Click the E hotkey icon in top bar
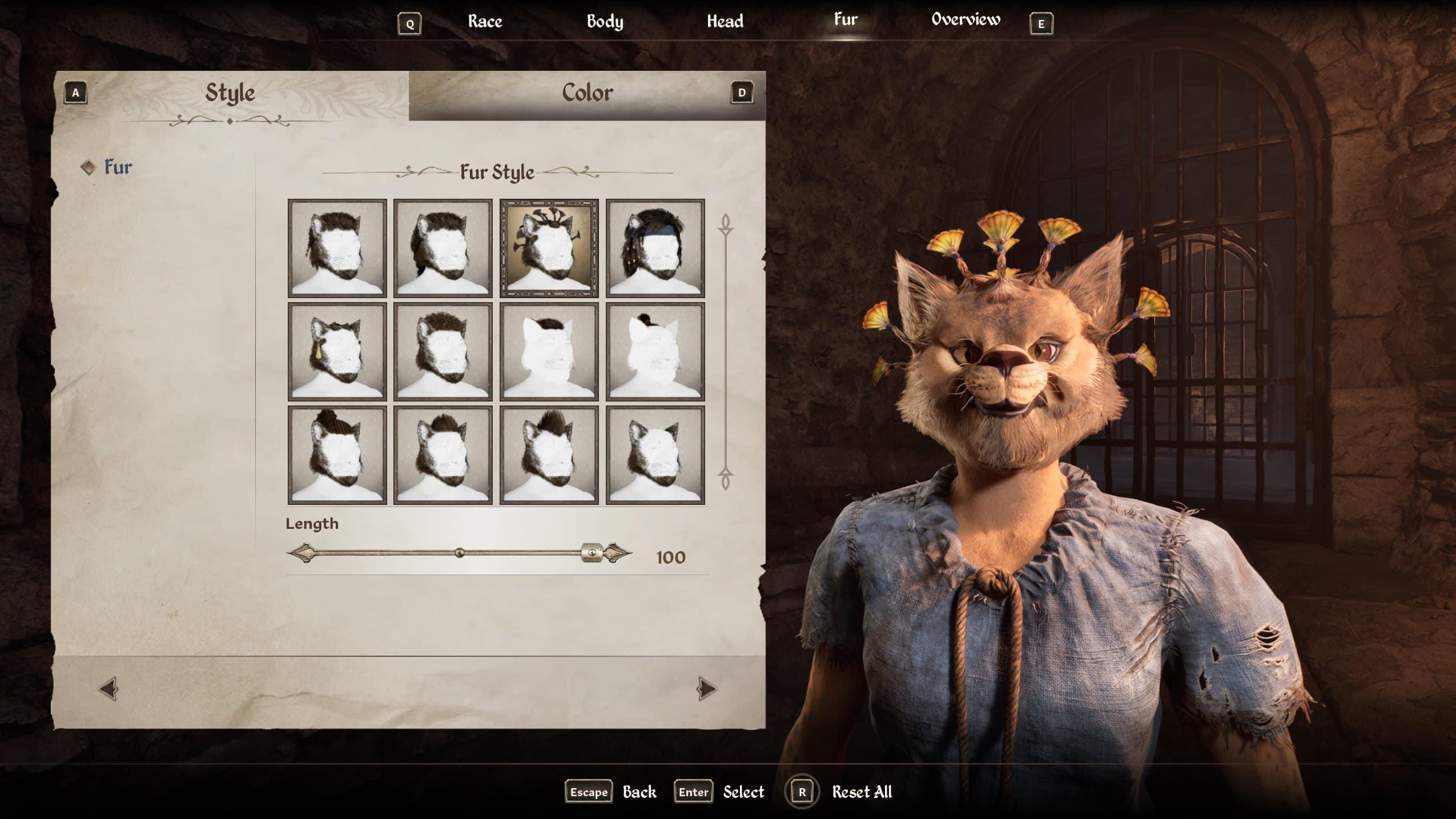 coord(1041,23)
